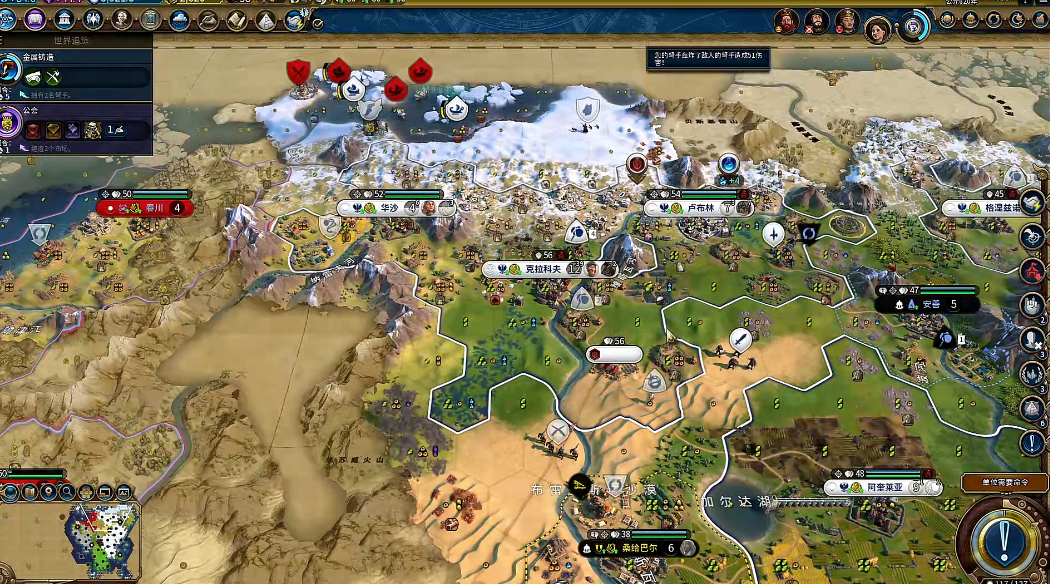
Task: Open your own leader portrait ribbon
Action: coord(877,28)
